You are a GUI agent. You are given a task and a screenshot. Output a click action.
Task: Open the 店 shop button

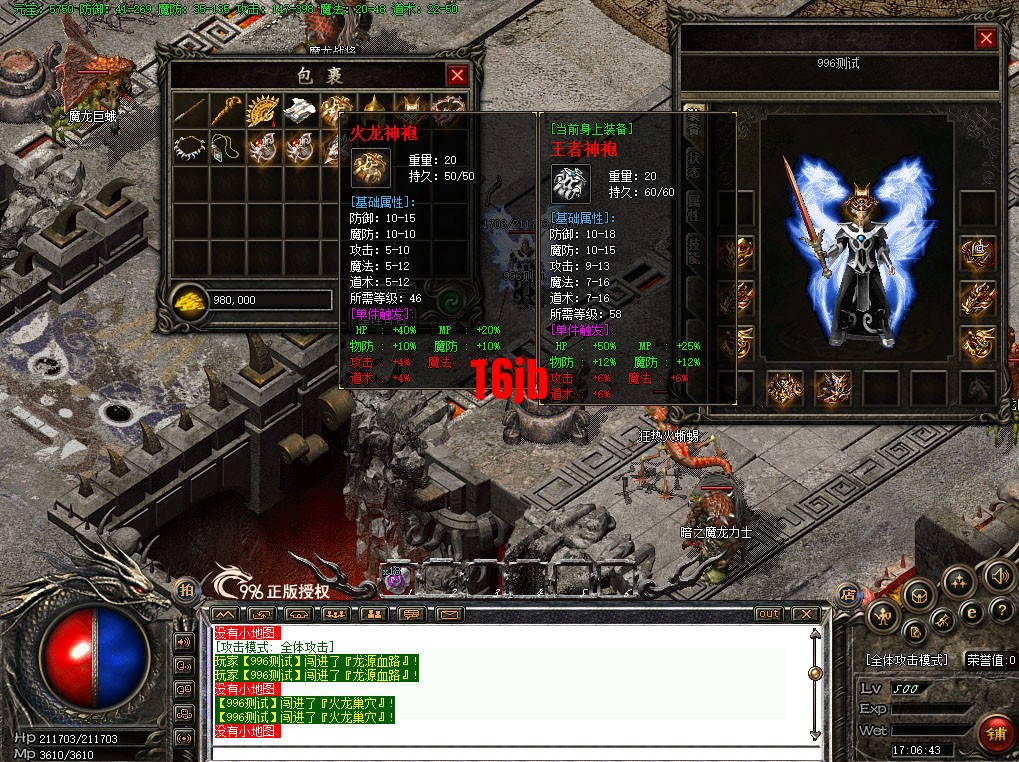(x=847, y=596)
